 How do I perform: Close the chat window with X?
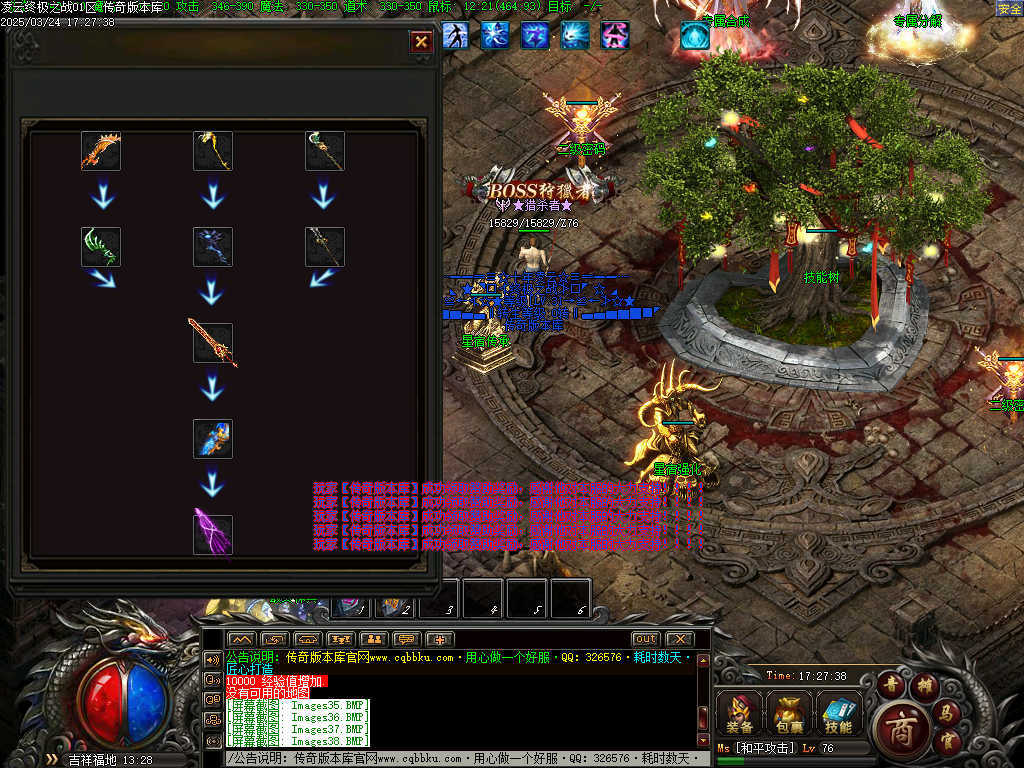pyautogui.click(x=679, y=639)
